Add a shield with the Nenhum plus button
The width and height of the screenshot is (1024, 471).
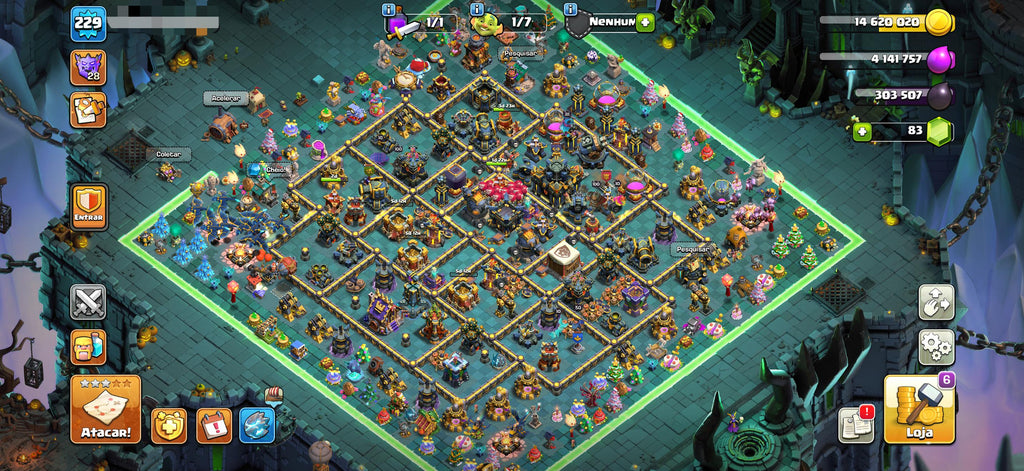point(644,22)
